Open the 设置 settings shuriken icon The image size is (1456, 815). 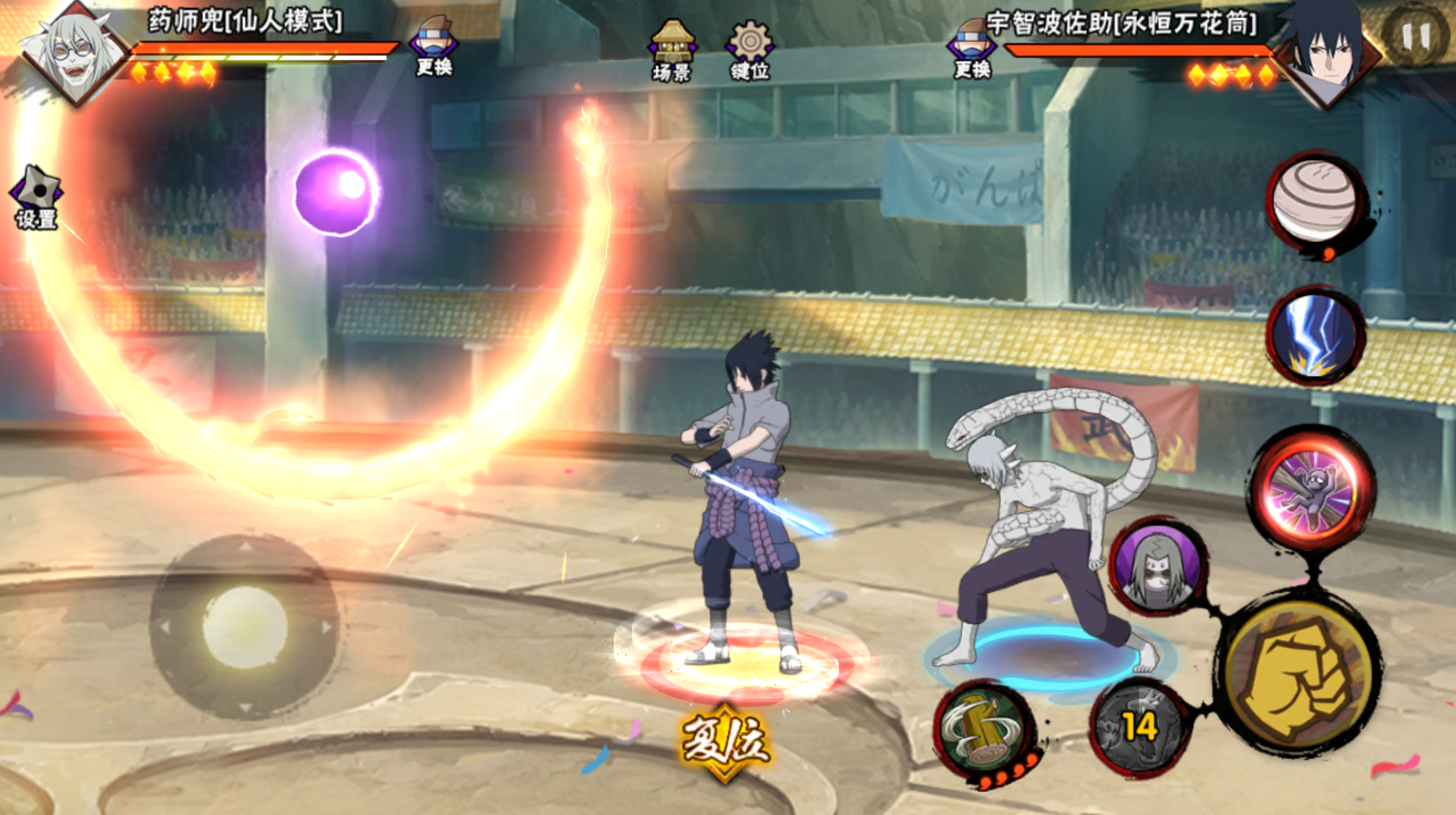point(37,196)
